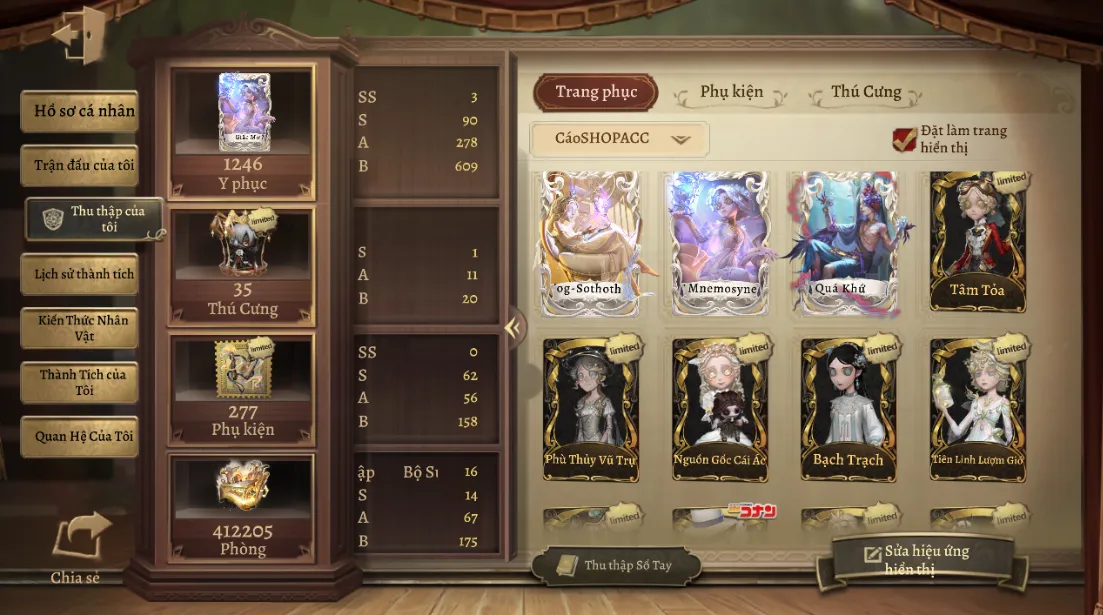Open Hồ sơ cá nhân profile page
Viewport: 1103px width, 615px height.
coord(80,111)
